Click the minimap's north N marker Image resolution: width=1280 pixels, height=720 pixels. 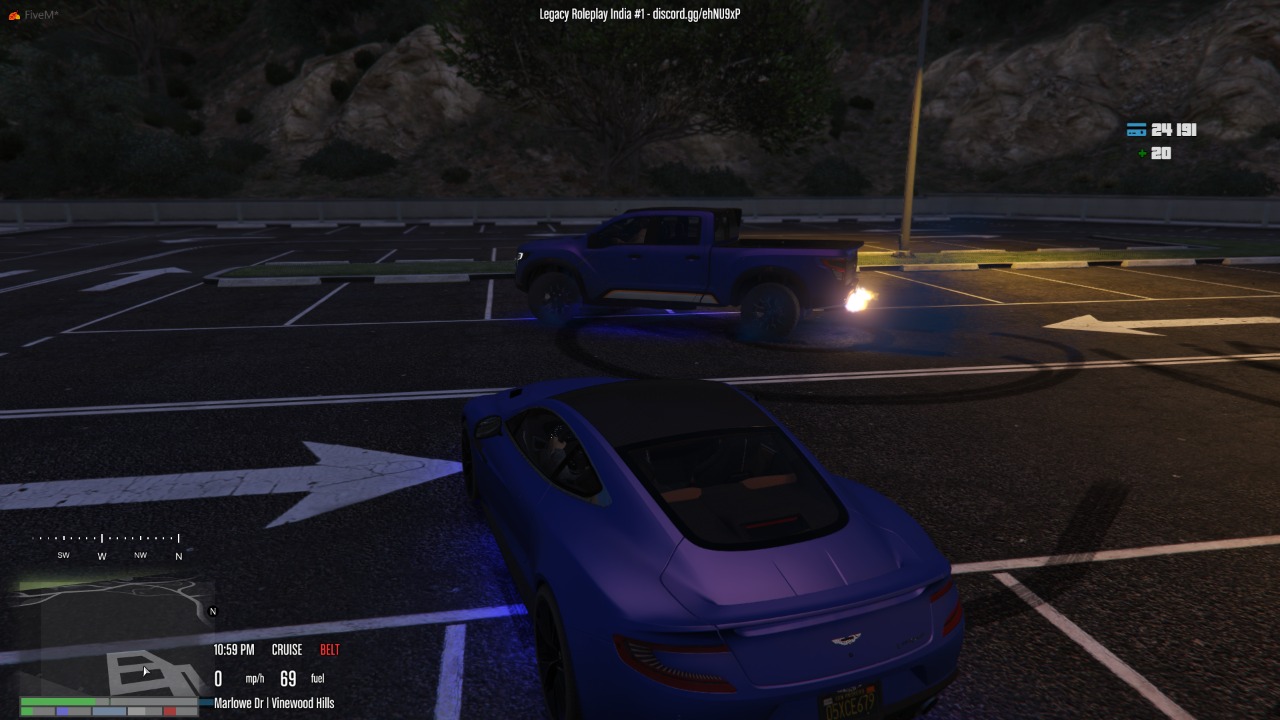pos(212,611)
